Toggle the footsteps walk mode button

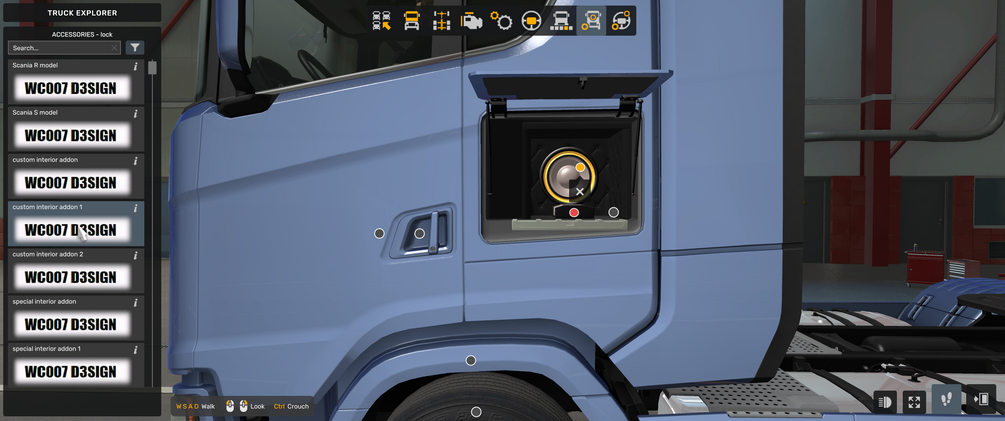[x=948, y=400]
